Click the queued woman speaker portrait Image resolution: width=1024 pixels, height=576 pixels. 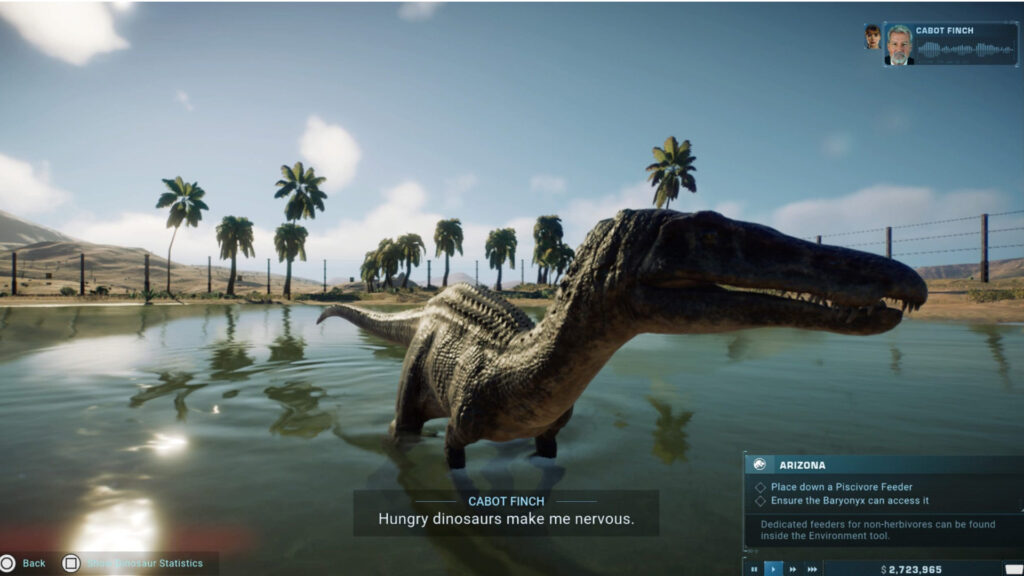[x=872, y=37]
